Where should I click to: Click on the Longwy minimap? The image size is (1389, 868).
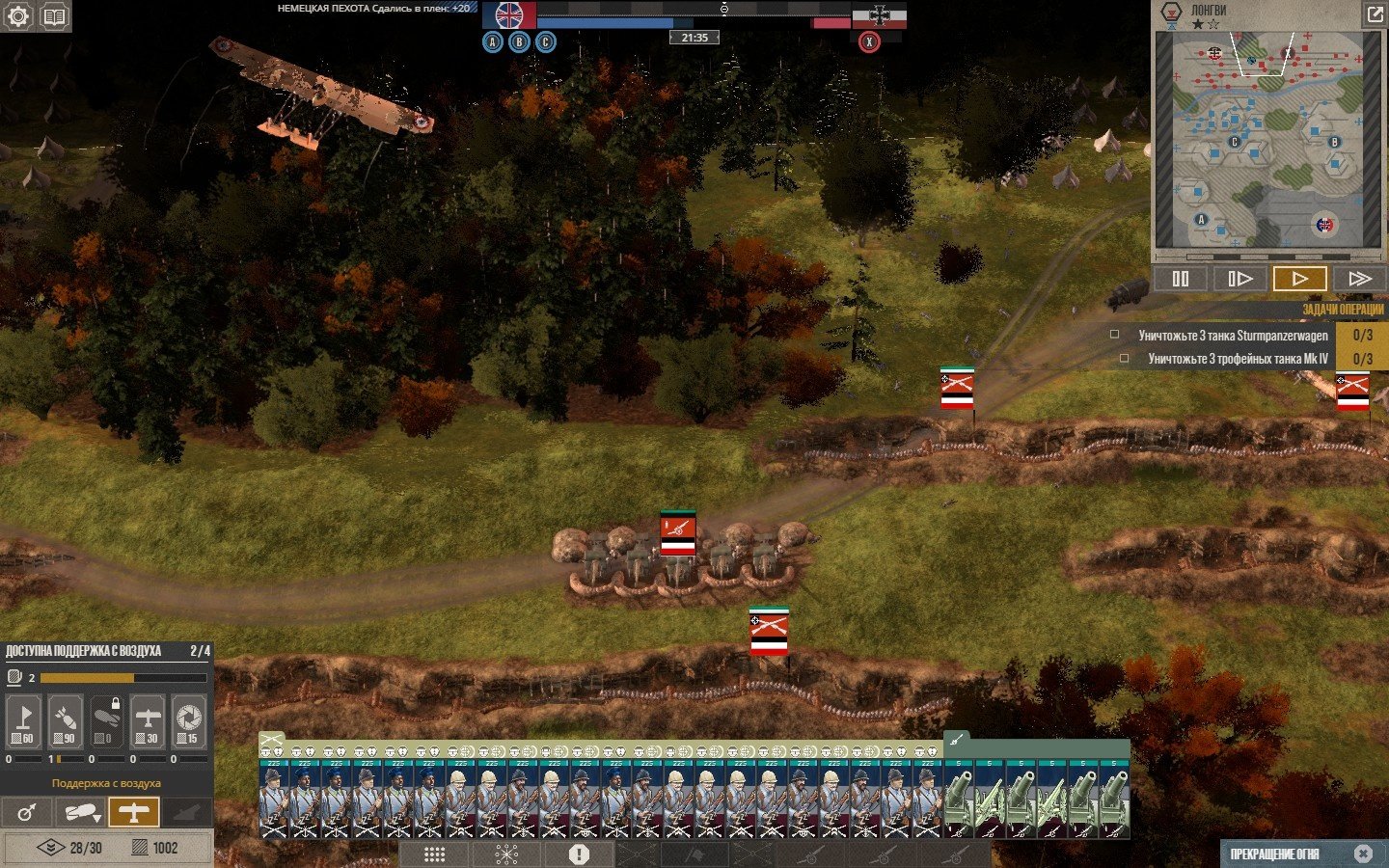click(x=1266, y=140)
